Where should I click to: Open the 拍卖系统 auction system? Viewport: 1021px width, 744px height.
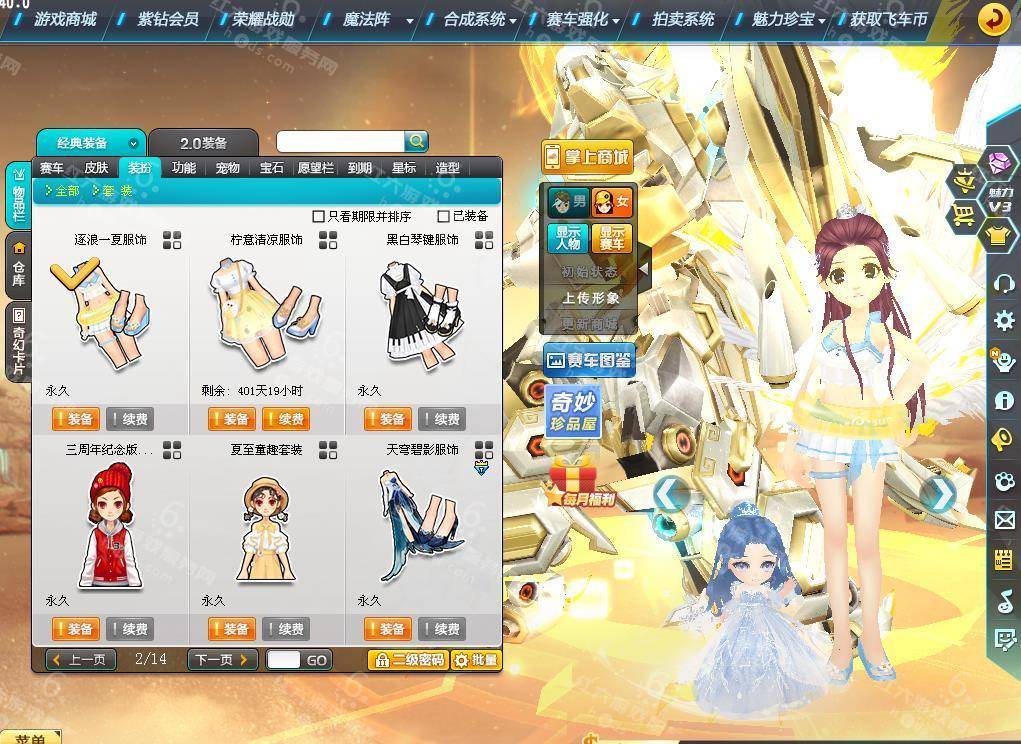tap(683, 19)
